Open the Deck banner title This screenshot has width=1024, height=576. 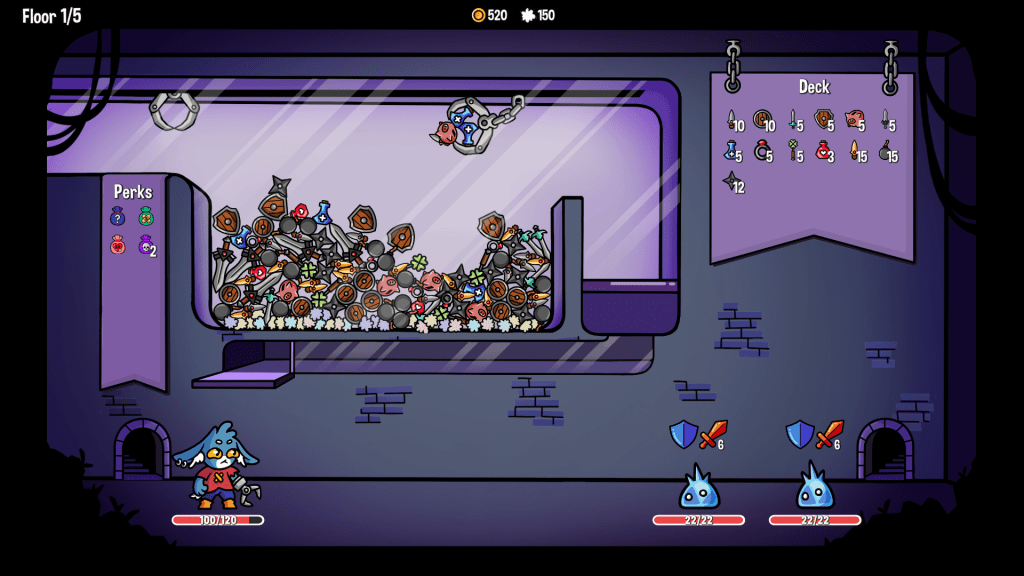coord(814,87)
